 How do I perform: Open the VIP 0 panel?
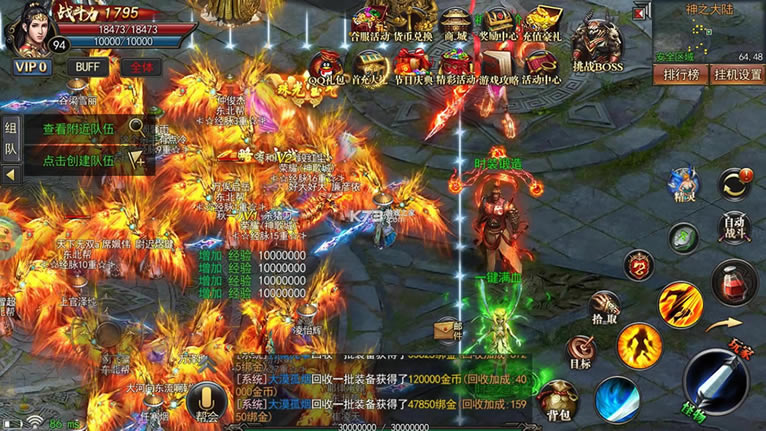point(29,67)
